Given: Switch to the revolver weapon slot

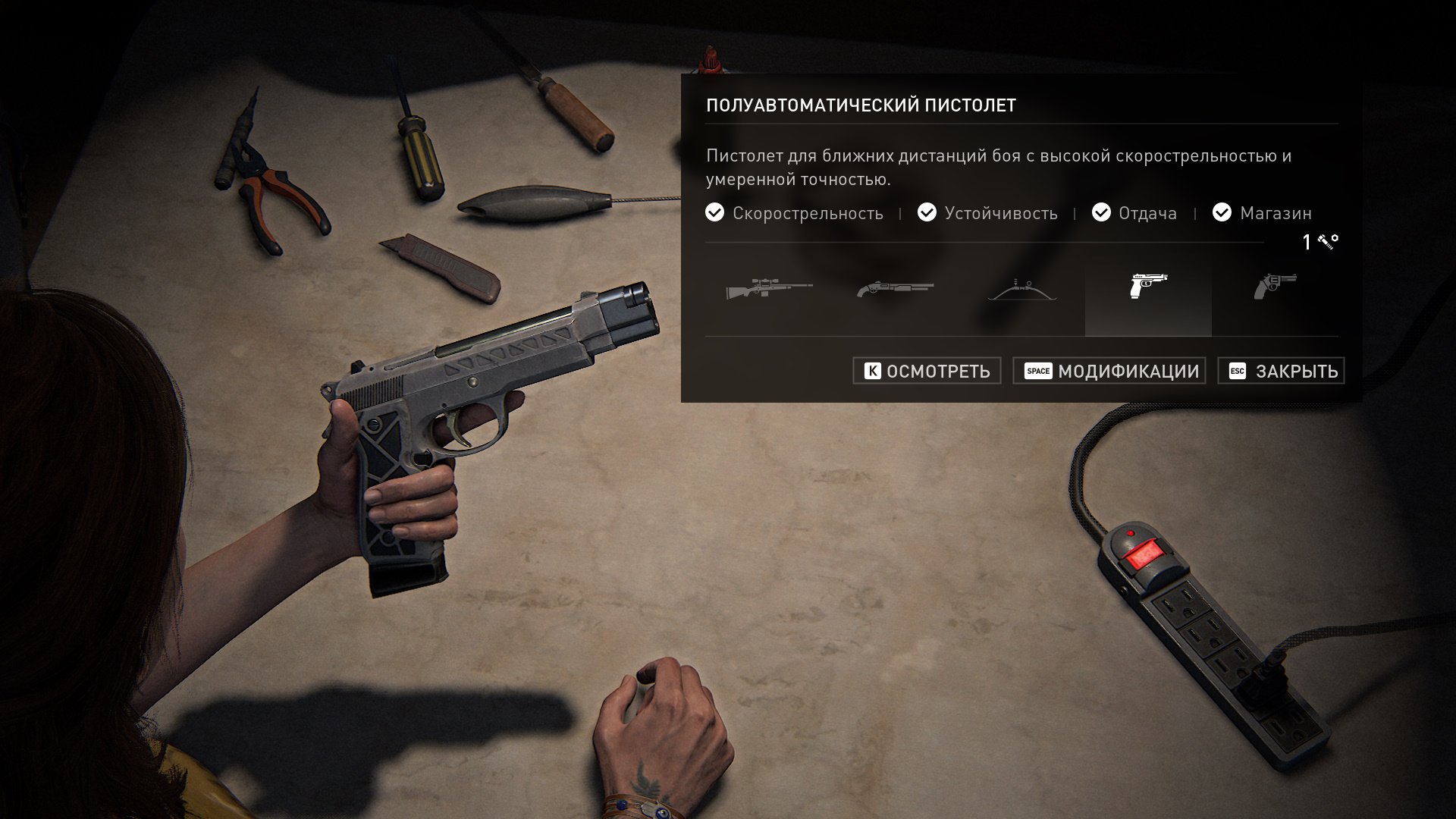Looking at the screenshot, I should [x=1275, y=287].
